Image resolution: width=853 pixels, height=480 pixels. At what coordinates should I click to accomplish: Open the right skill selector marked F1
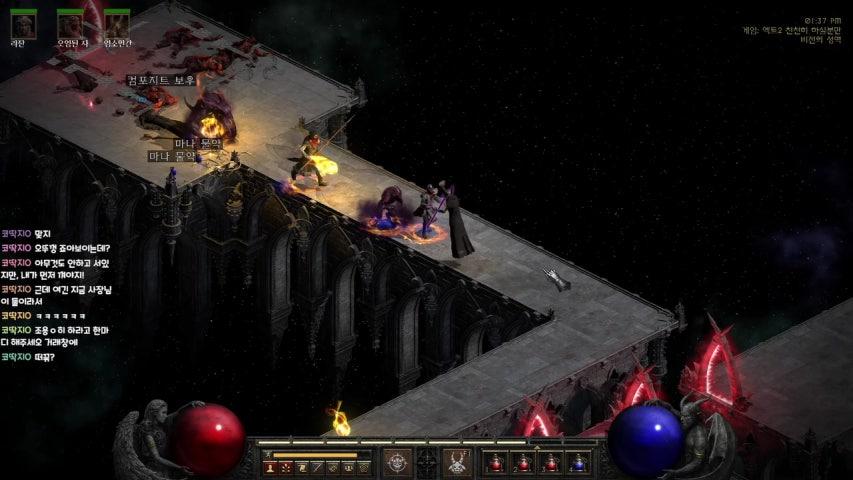457,462
